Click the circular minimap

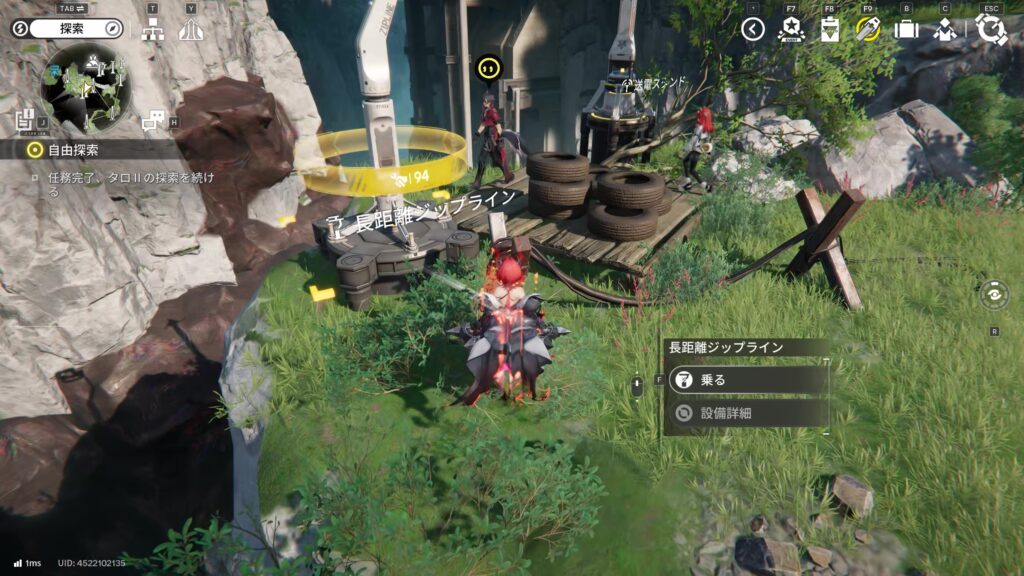(86, 88)
